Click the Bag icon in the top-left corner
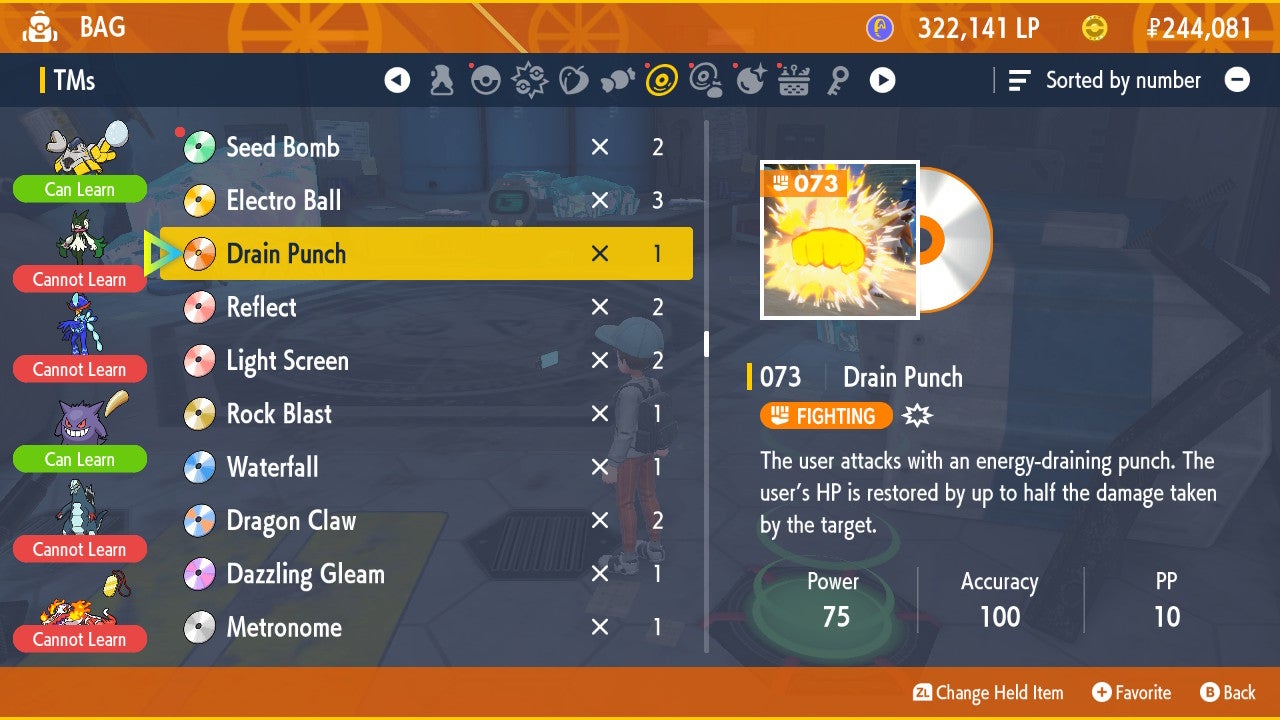 pyautogui.click(x=39, y=27)
